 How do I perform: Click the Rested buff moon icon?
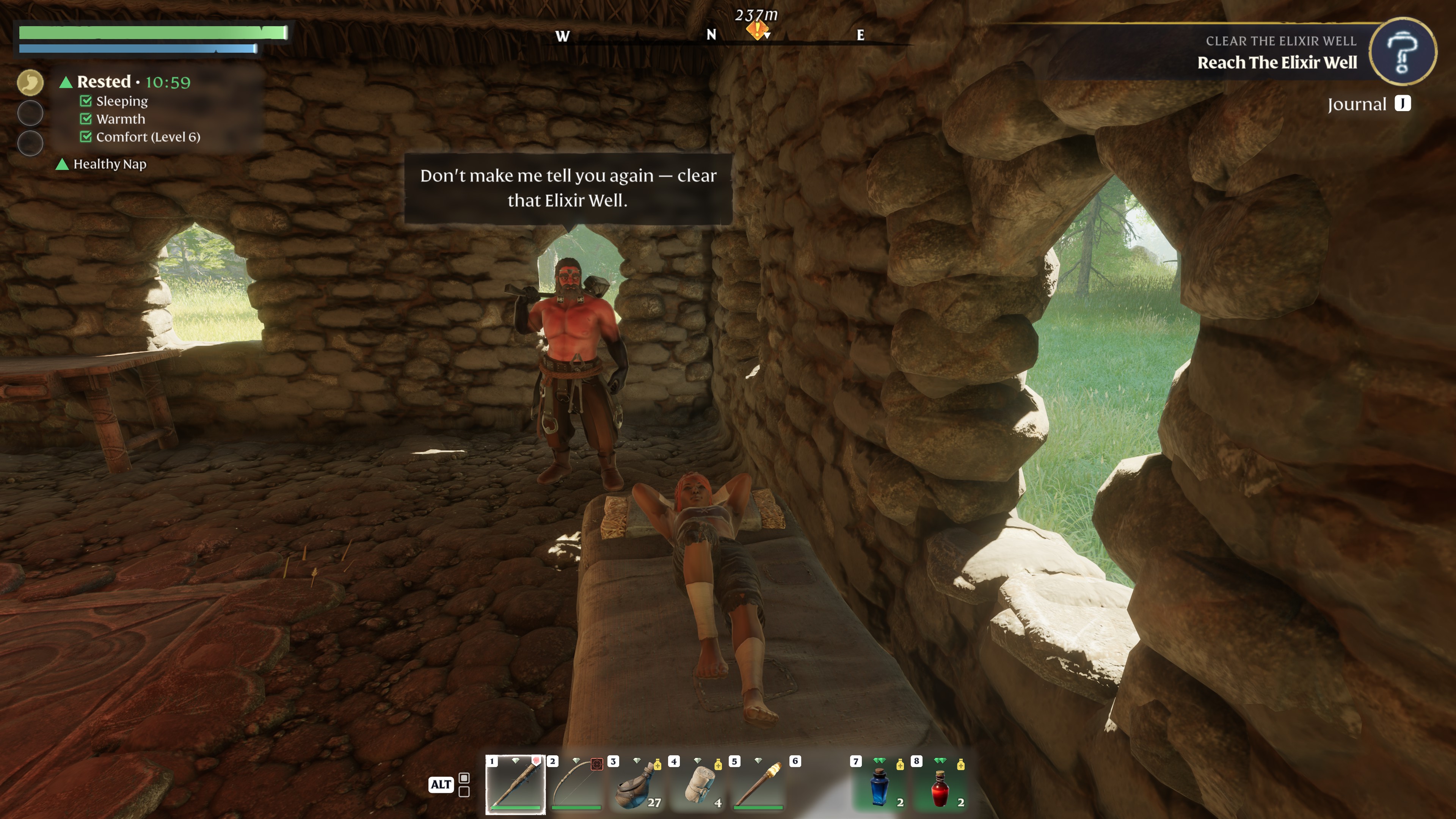[x=30, y=83]
